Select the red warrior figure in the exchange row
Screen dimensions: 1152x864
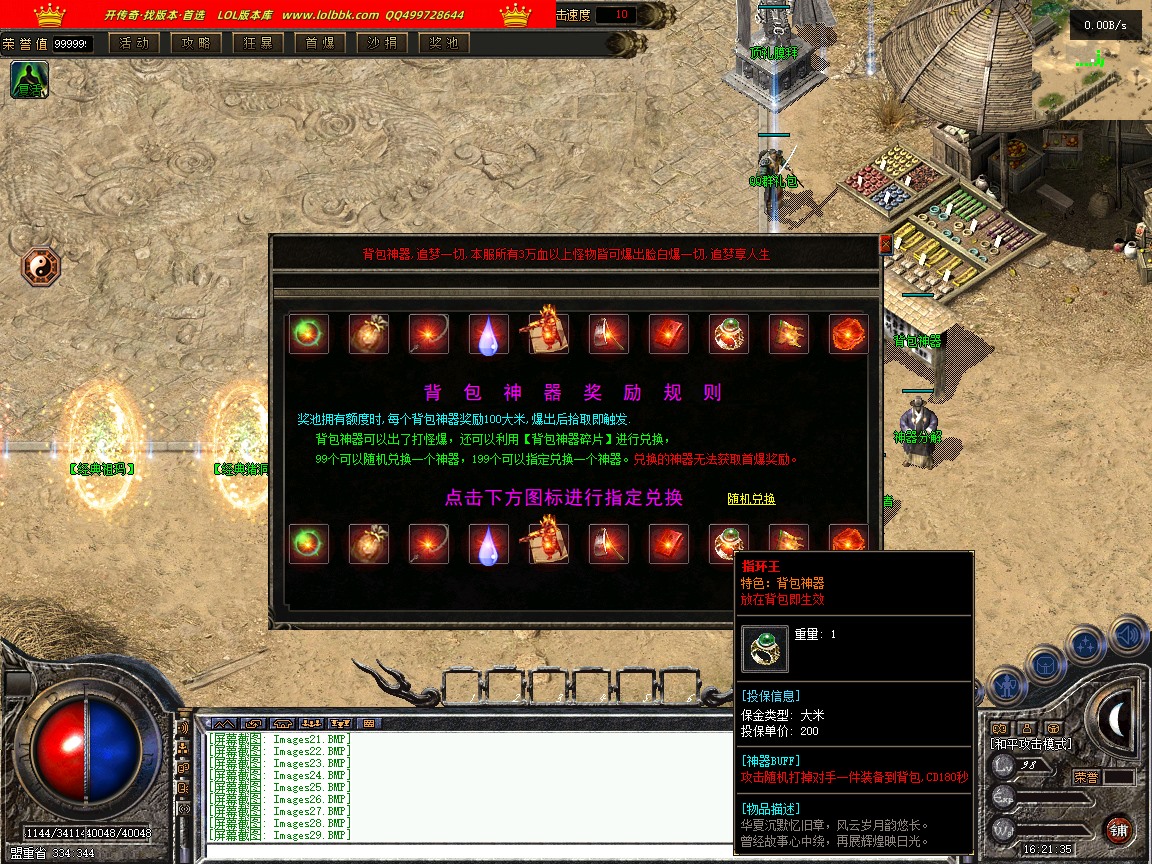548,544
